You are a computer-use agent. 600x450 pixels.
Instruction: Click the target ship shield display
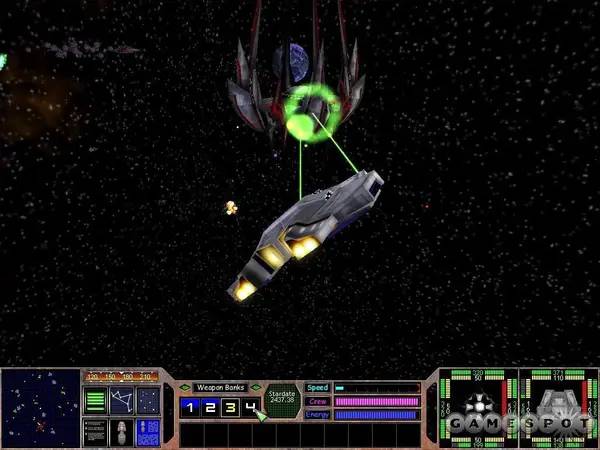(x=558, y=407)
